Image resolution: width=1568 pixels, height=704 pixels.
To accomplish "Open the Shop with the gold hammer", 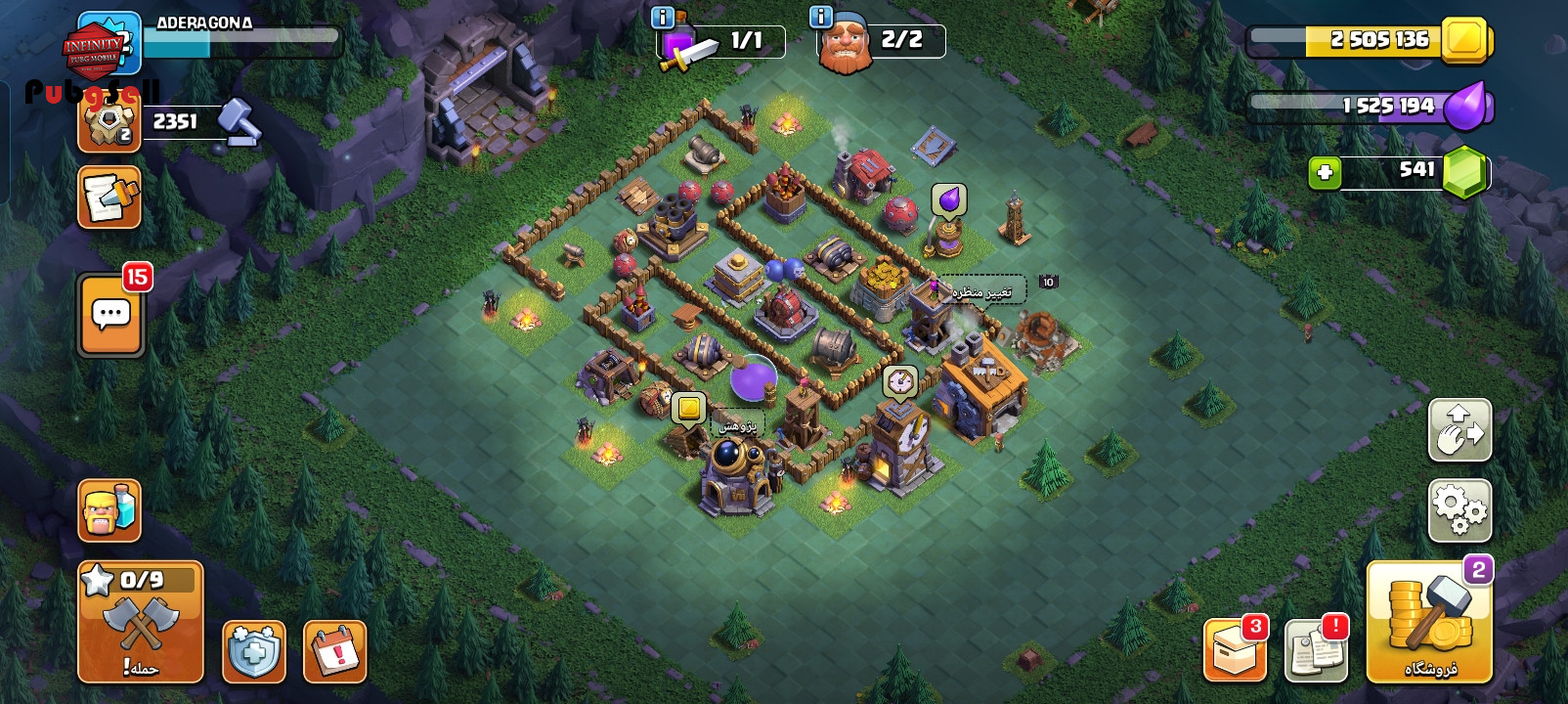I will point(1429,622).
